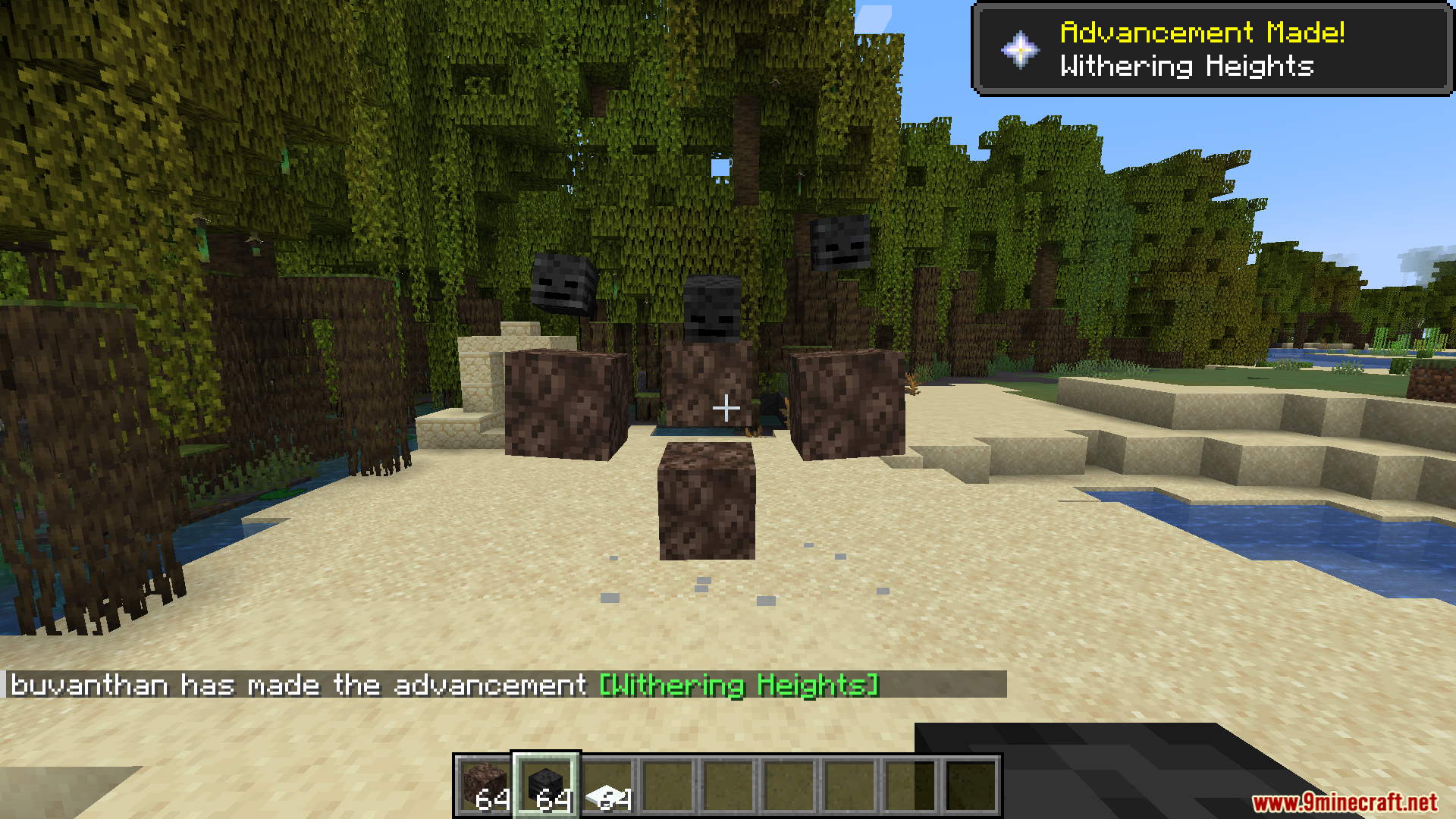
Task: Select the soul sand hotbar slot
Action: point(485,785)
